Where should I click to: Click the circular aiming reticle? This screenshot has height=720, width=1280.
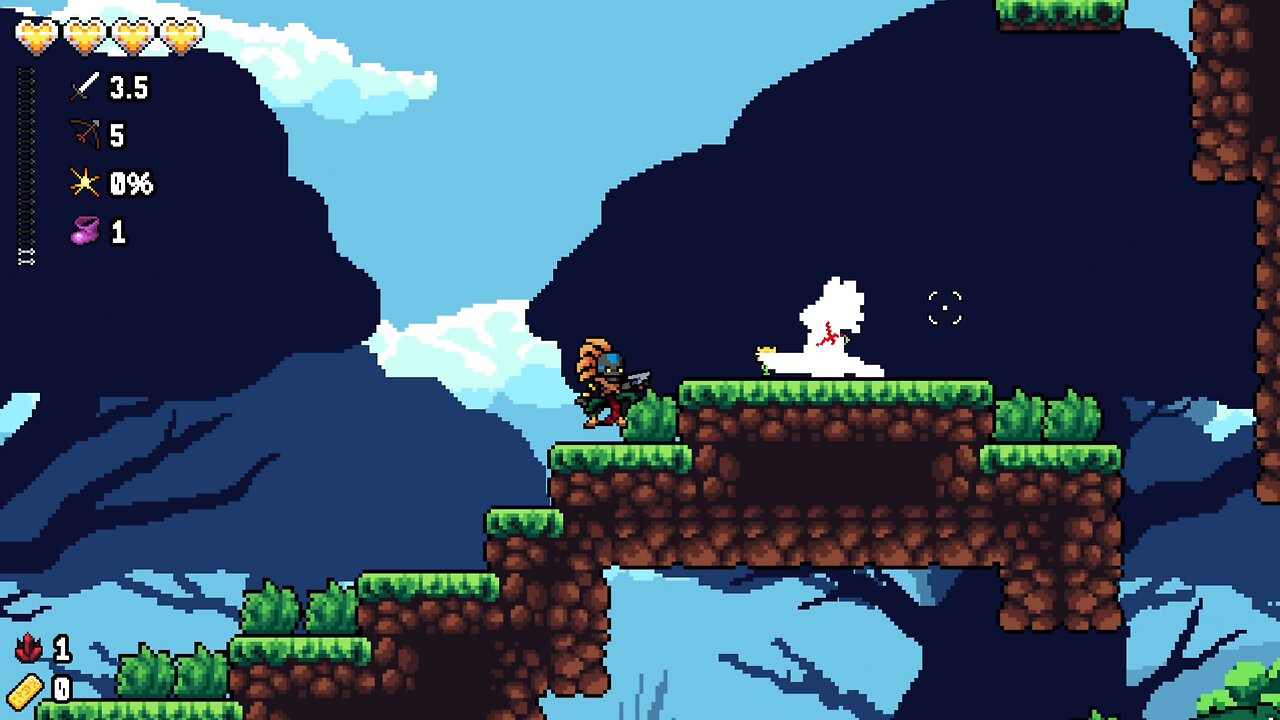tap(944, 306)
